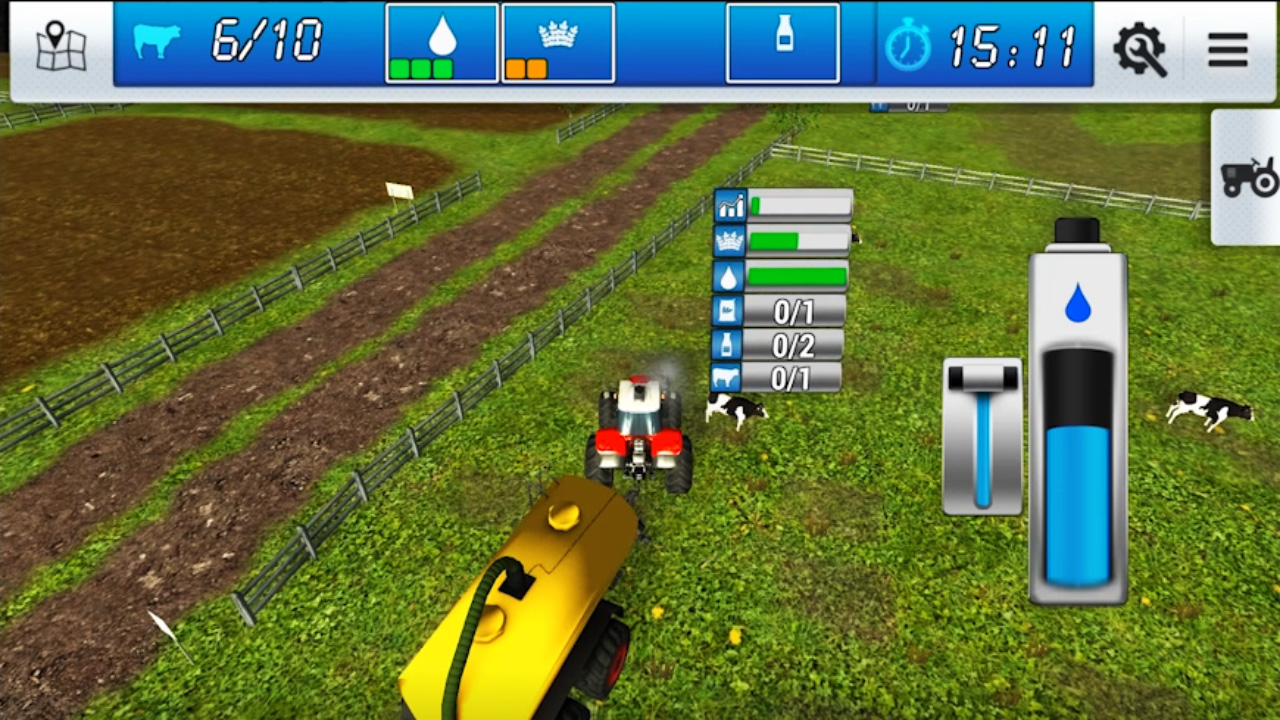Screen dimensions: 1280x720
Task: Tap the water droplet indicator in the top bar
Action: pos(441,42)
